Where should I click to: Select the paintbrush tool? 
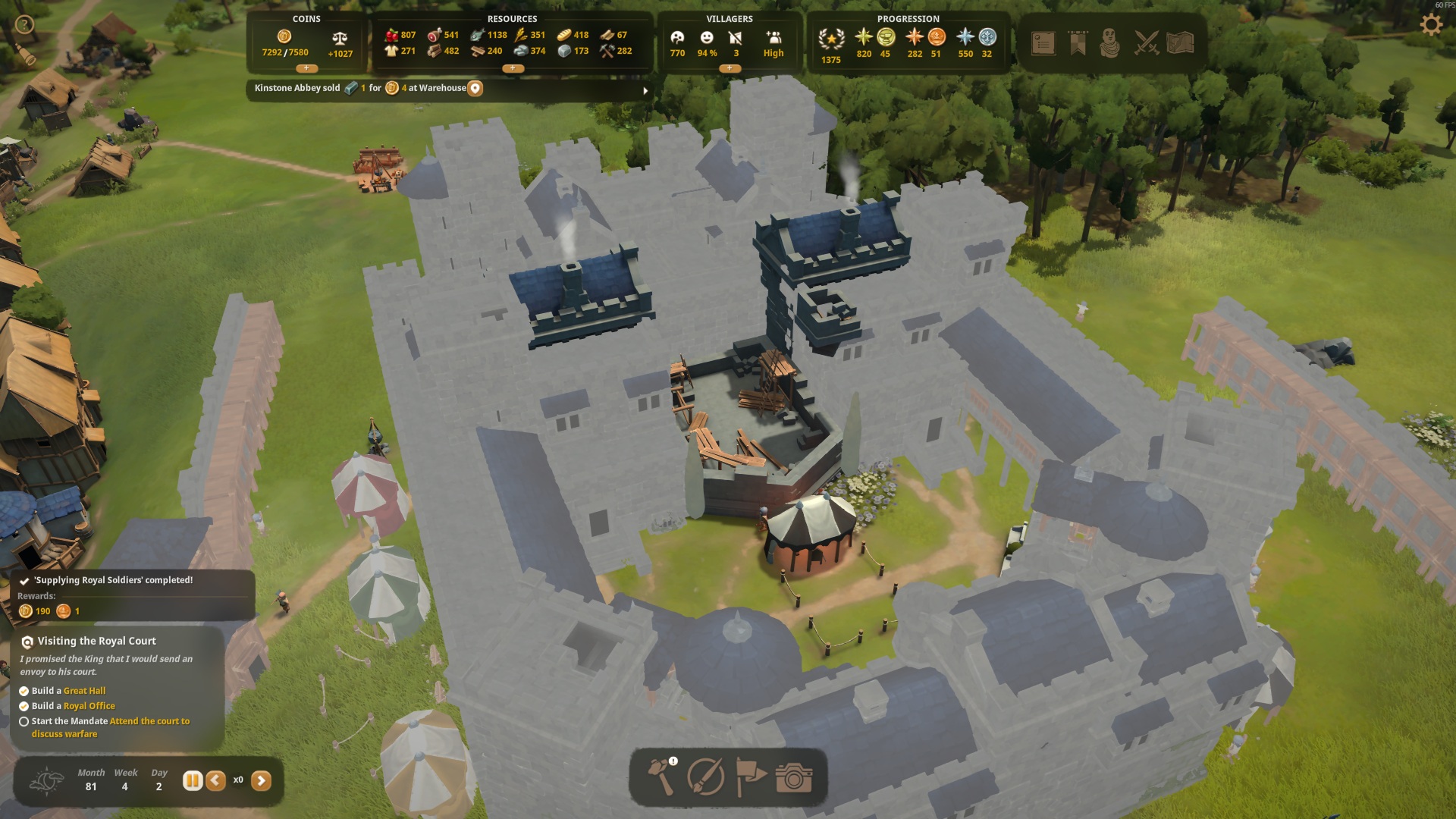tap(705, 777)
